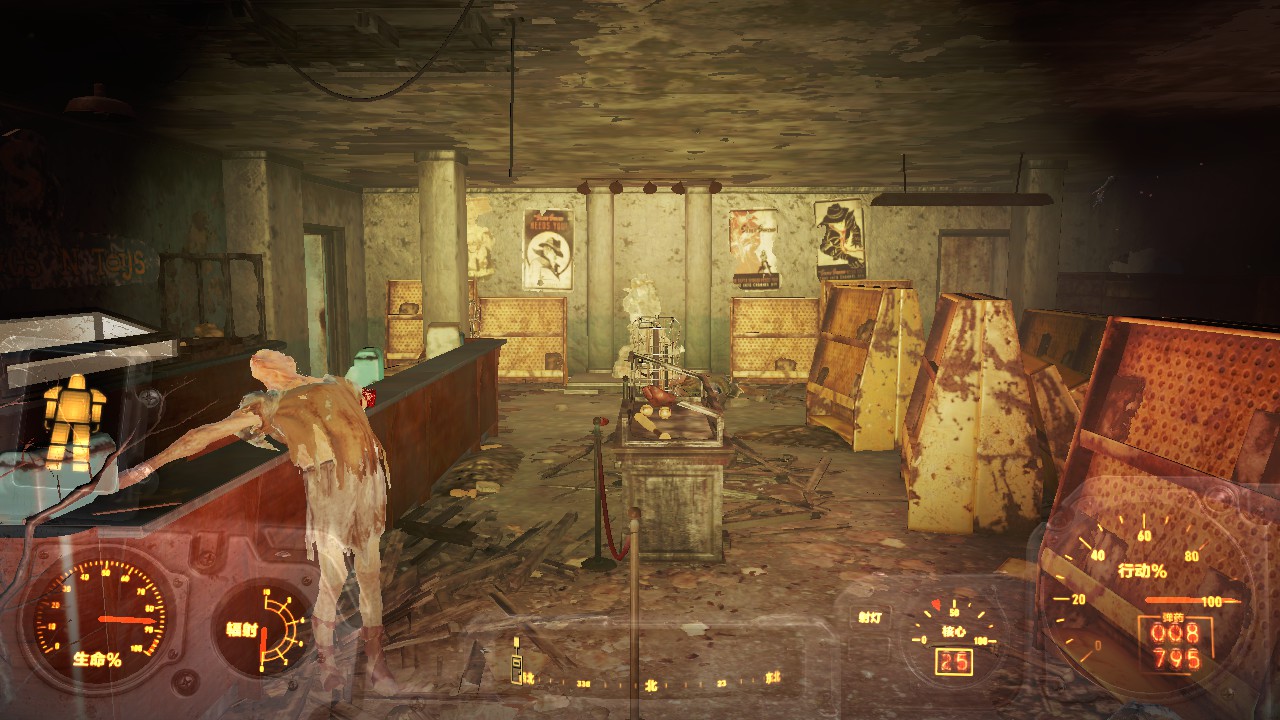Click the power armor condition icon
The height and width of the screenshot is (720, 1280).
[76, 422]
